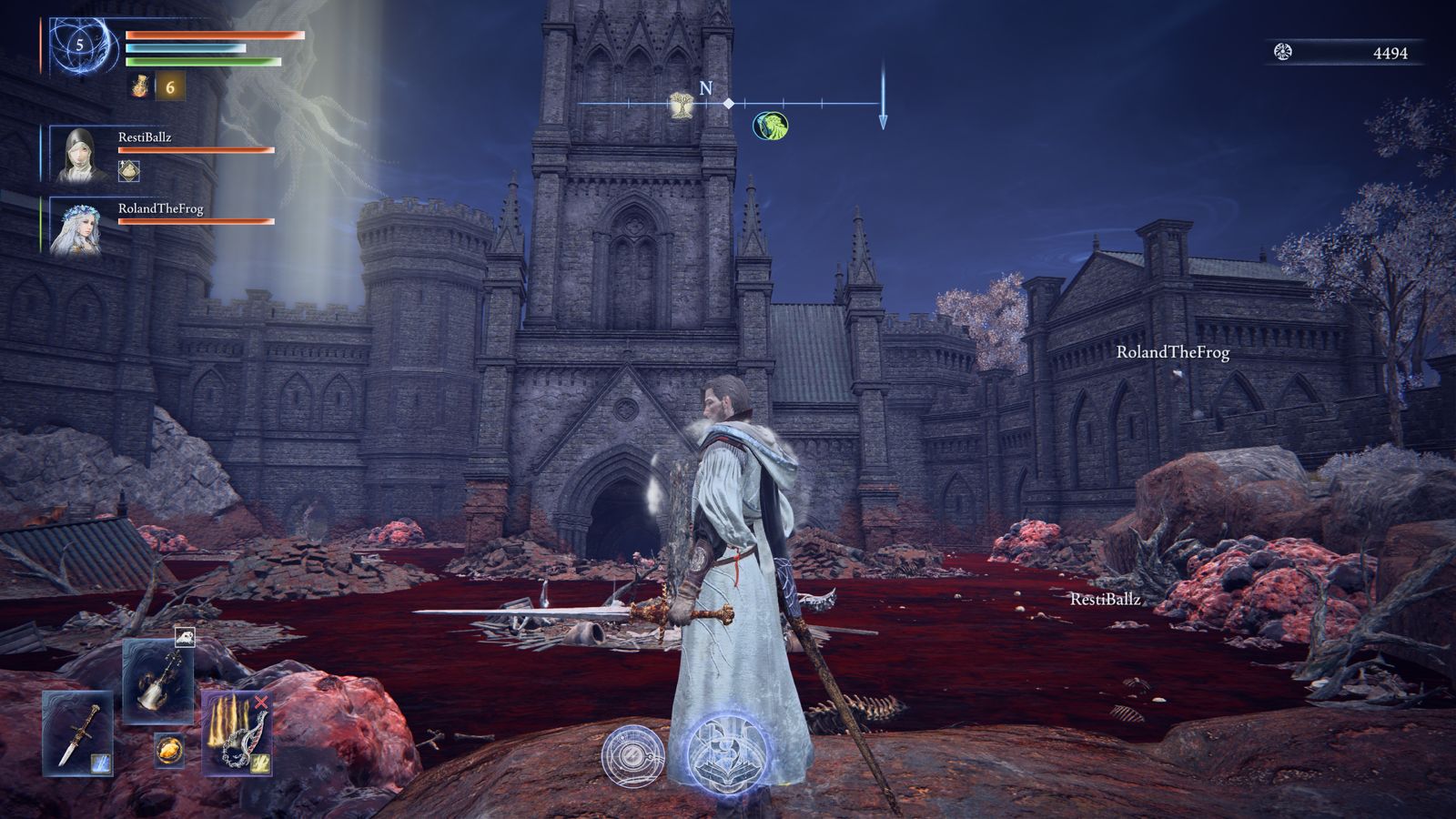Click the rune currency icon
1456x819 pixels.
(x=1283, y=53)
